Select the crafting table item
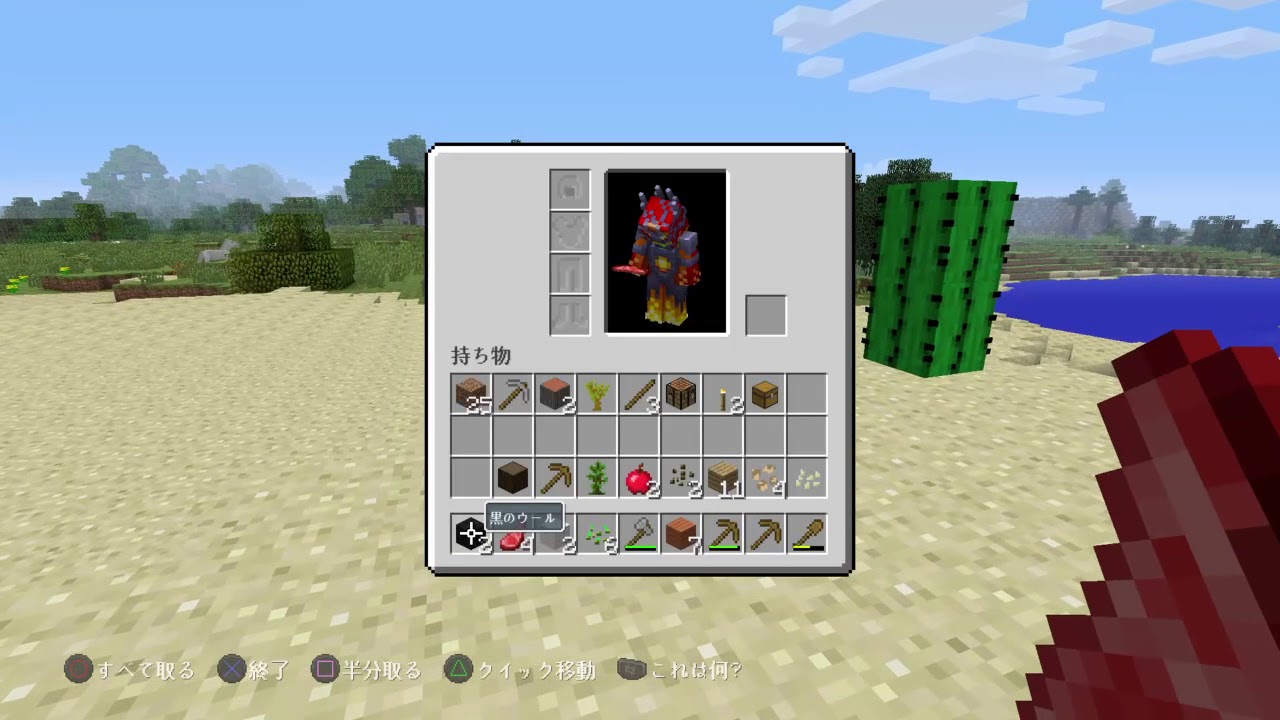The image size is (1280, 720). pyautogui.click(x=679, y=395)
